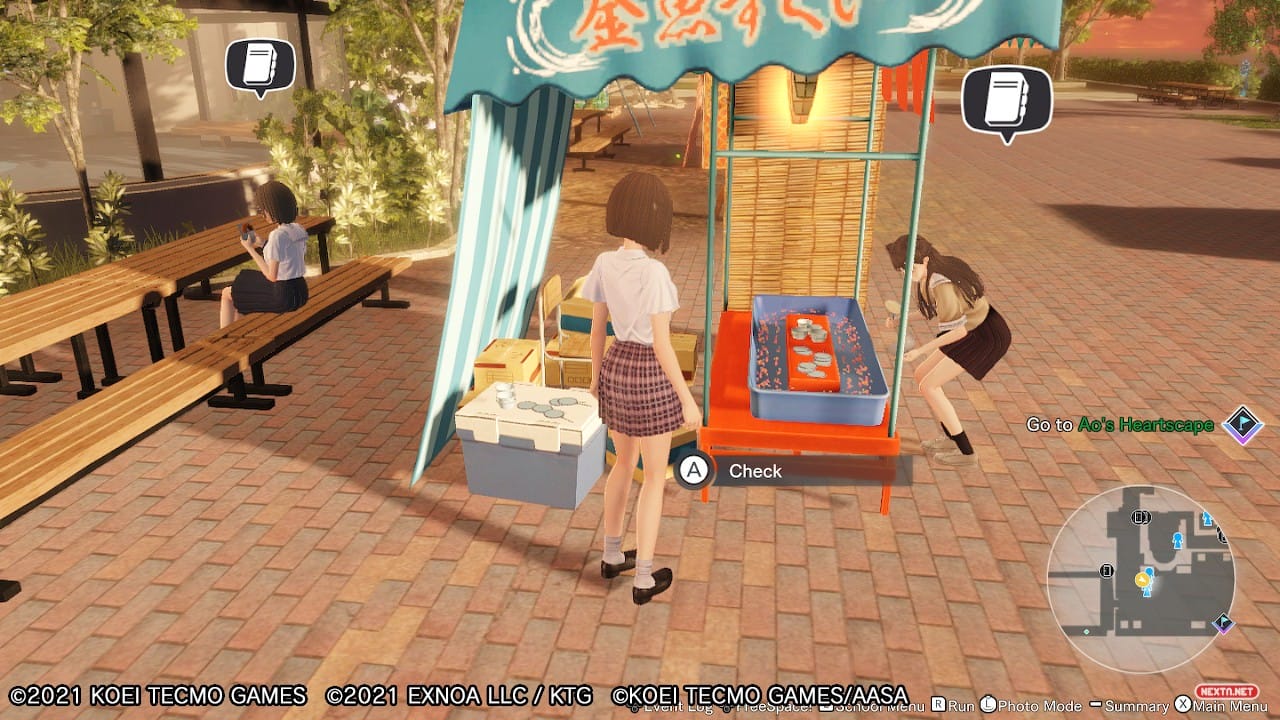
Task: Open the Event Log
Action: click(665, 710)
